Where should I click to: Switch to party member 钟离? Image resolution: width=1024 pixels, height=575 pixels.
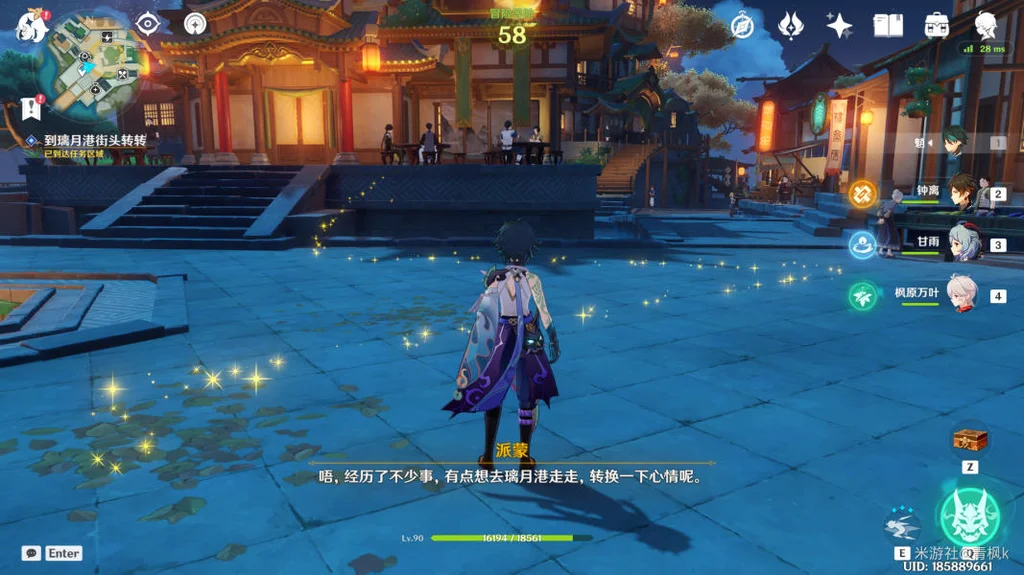[x=963, y=193]
